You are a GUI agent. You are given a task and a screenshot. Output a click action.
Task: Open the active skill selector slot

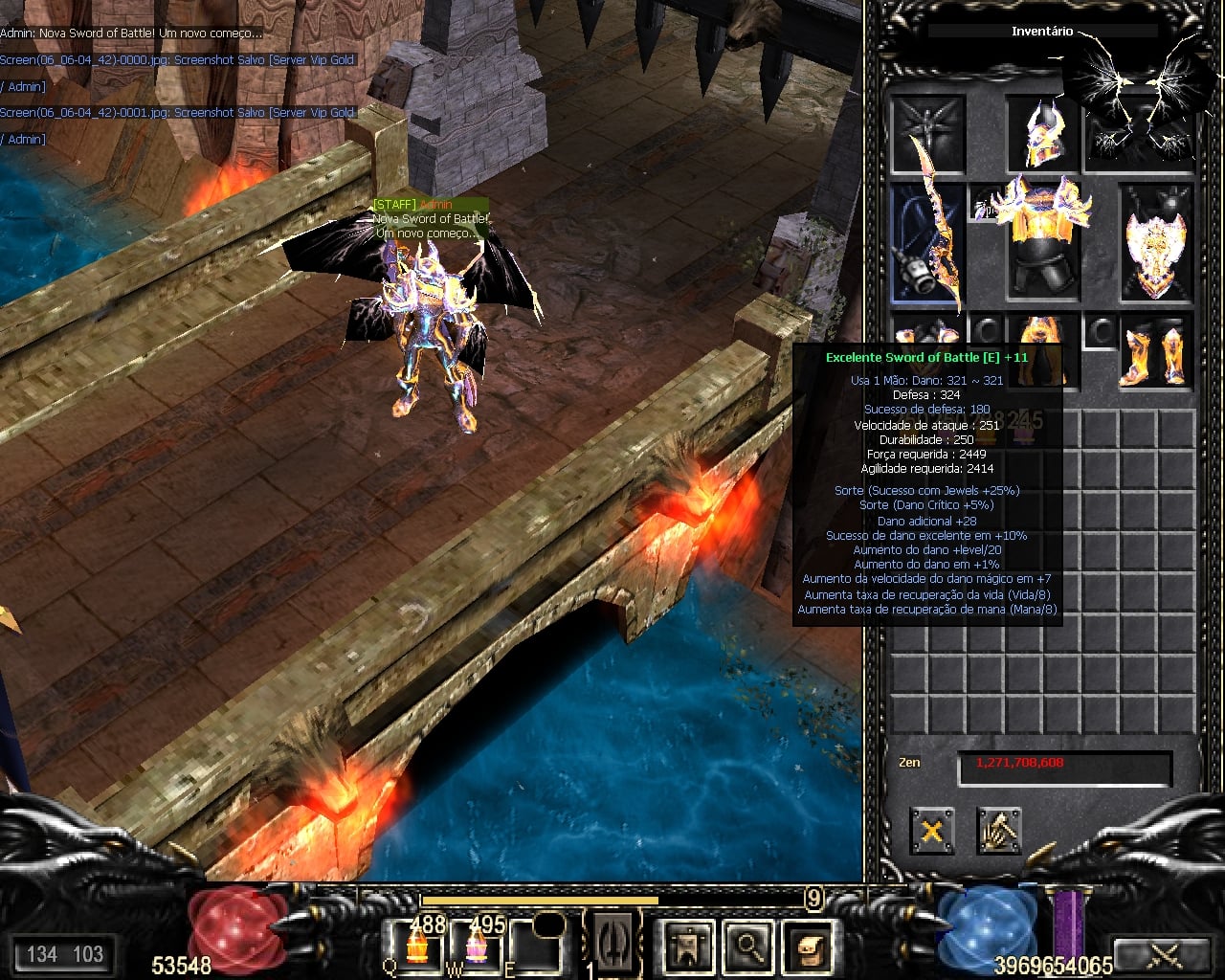[x=612, y=943]
